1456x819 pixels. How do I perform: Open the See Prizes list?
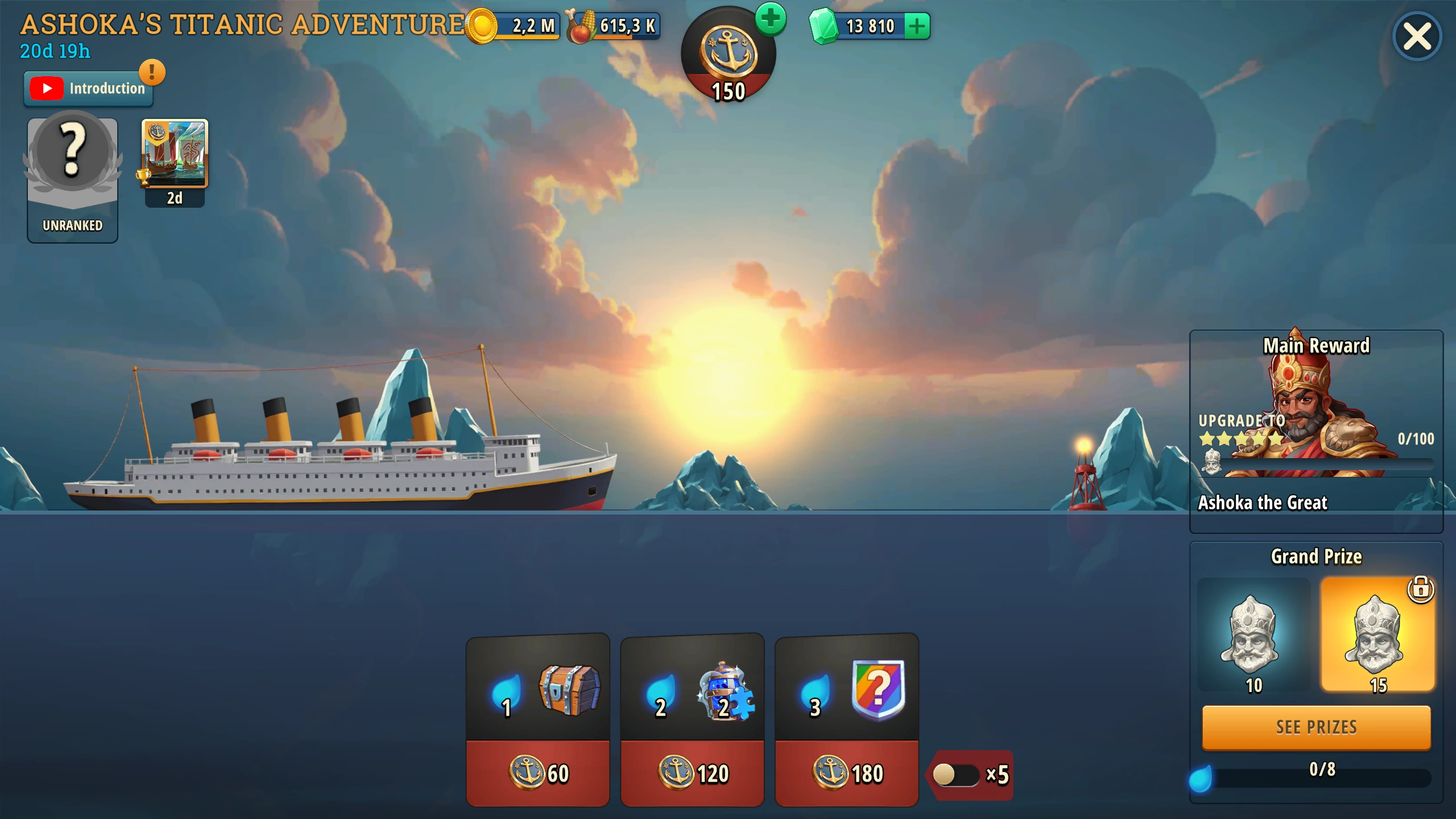(1315, 727)
